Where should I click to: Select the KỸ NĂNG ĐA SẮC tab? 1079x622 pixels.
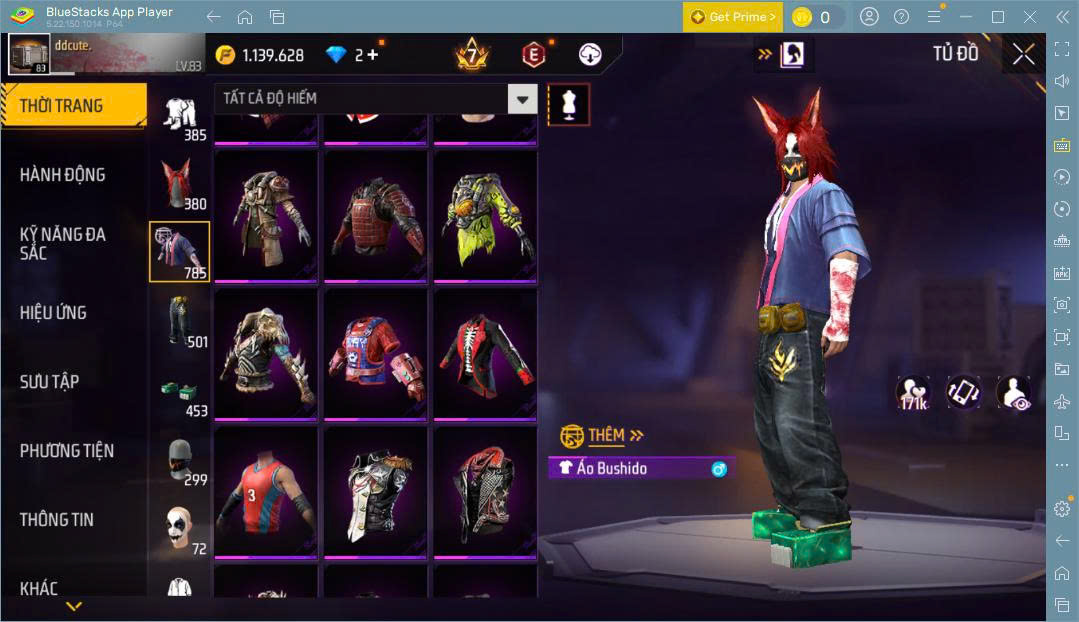pos(63,243)
